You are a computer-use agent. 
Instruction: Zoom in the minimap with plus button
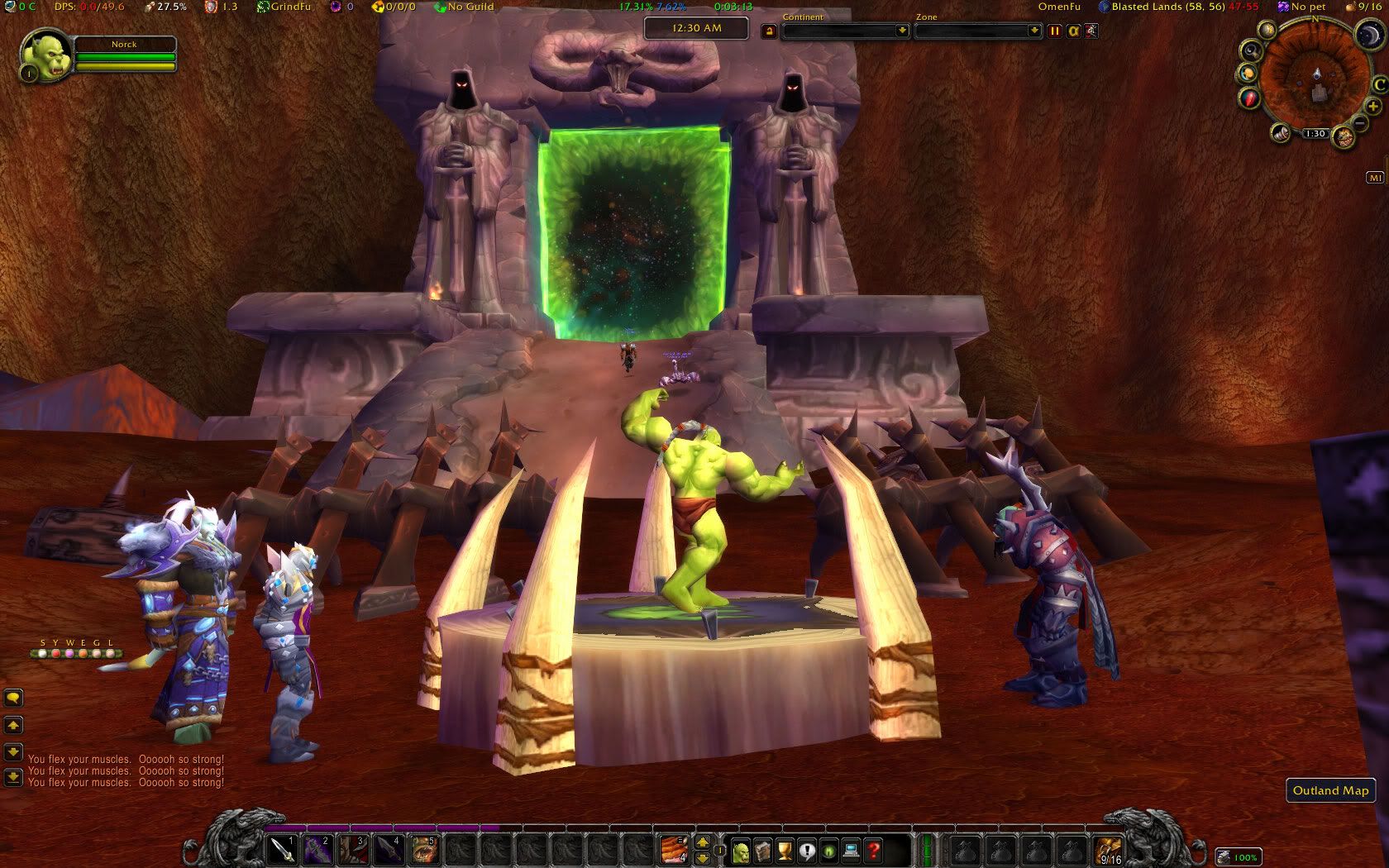(x=1373, y=107)
